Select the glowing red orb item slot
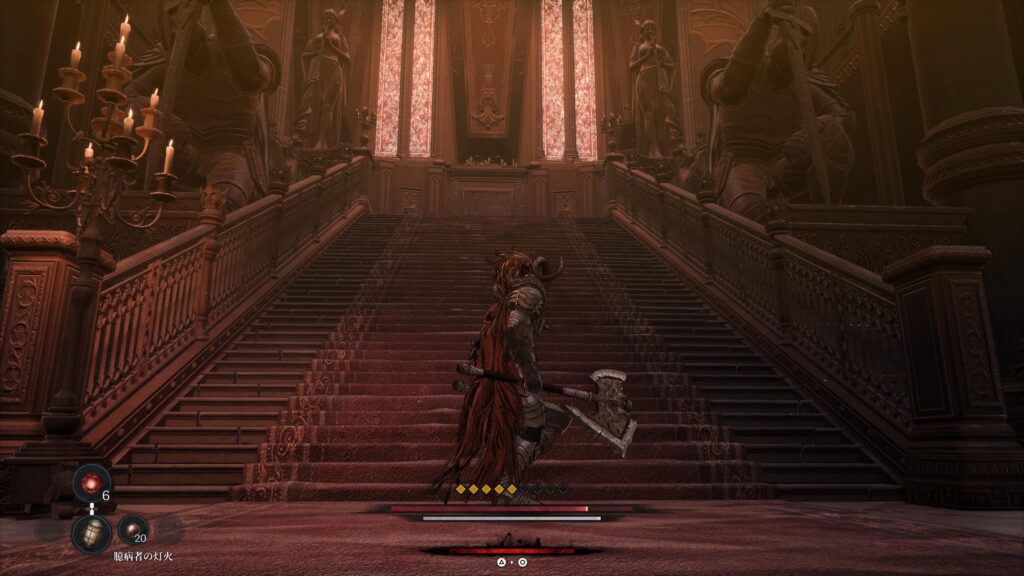The height and width of the screenshot is (576, 1024). click(91, 485)
